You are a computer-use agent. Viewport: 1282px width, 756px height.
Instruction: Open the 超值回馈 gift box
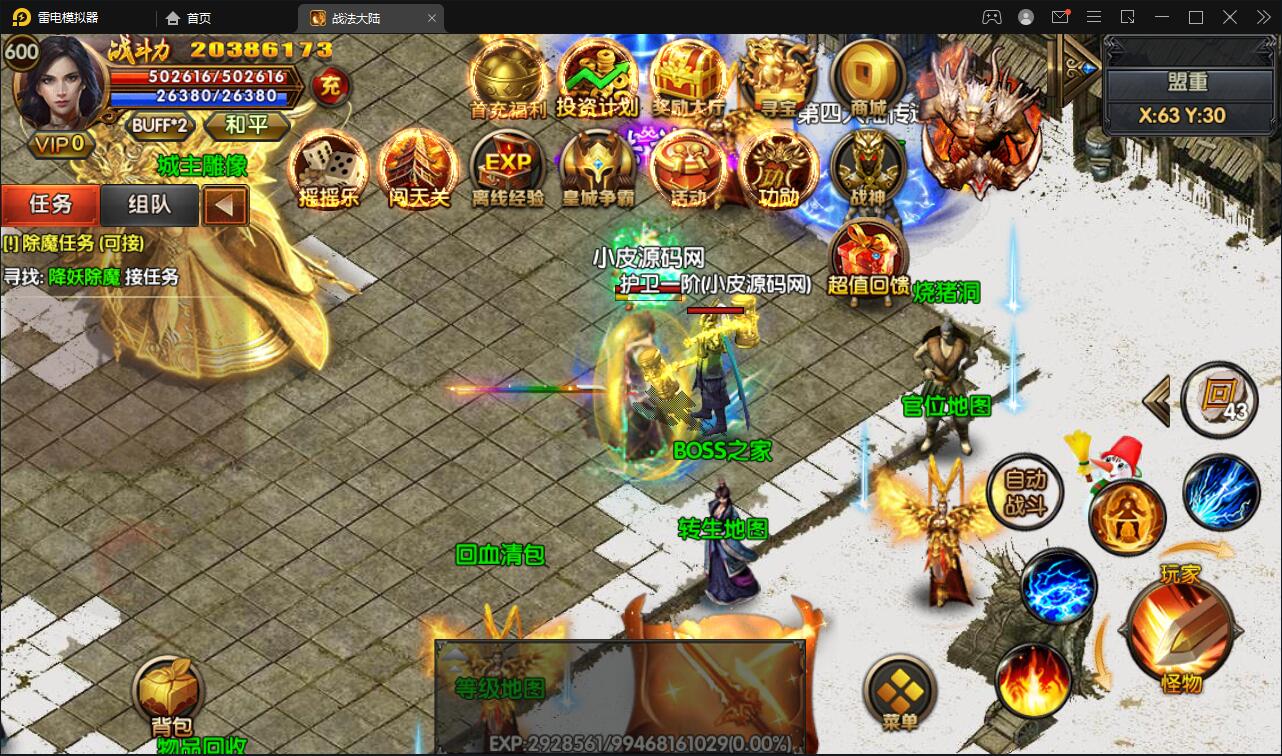pos(867,258)
